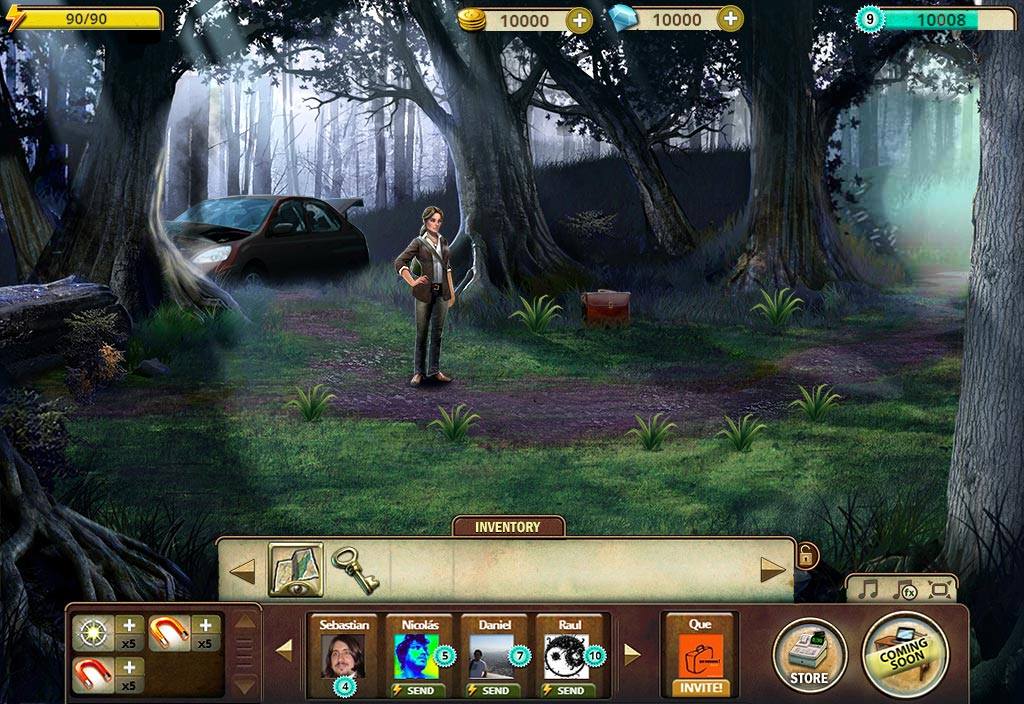This screenshot has width=1024, height=704.
Task: Open the Store
Action: point(809,656)
